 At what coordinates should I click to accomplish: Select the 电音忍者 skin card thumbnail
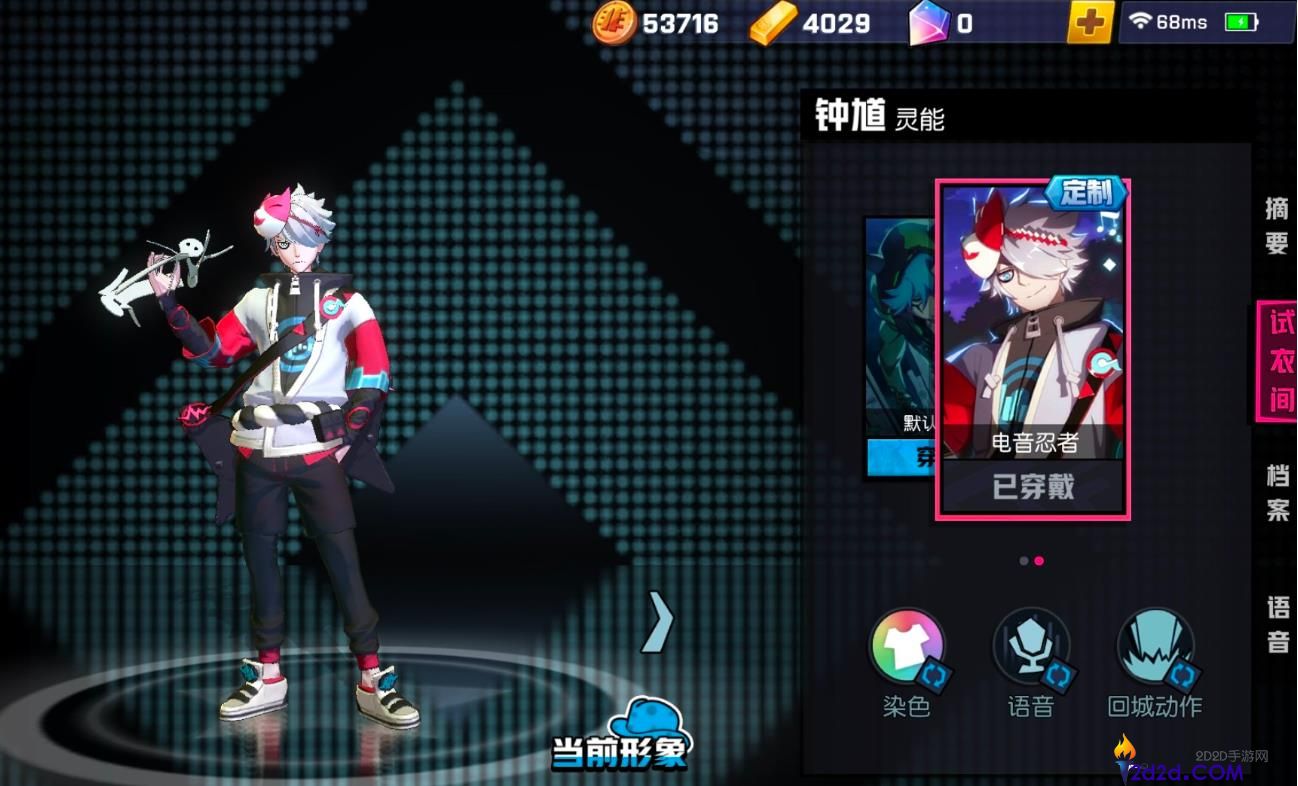[x=1030, y=320]
